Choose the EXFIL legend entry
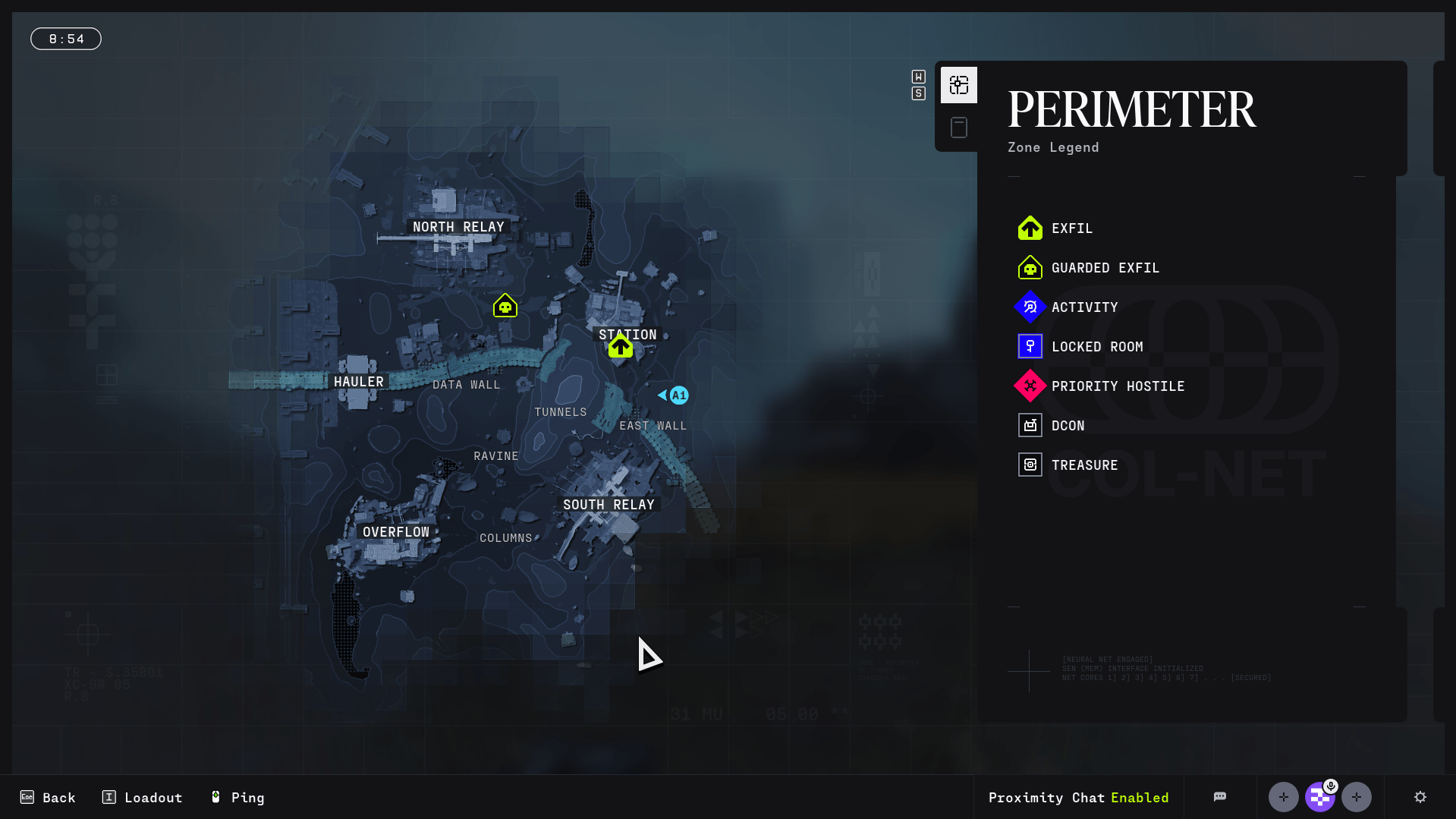This screenshot has height=819, width=1456. 1071,228
